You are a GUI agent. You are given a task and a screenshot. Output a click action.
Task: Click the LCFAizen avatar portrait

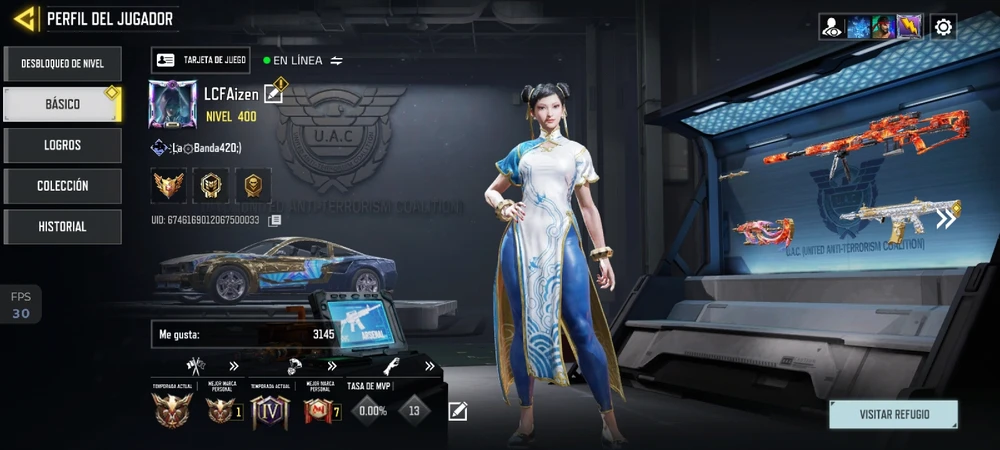[x=172, y=105]
